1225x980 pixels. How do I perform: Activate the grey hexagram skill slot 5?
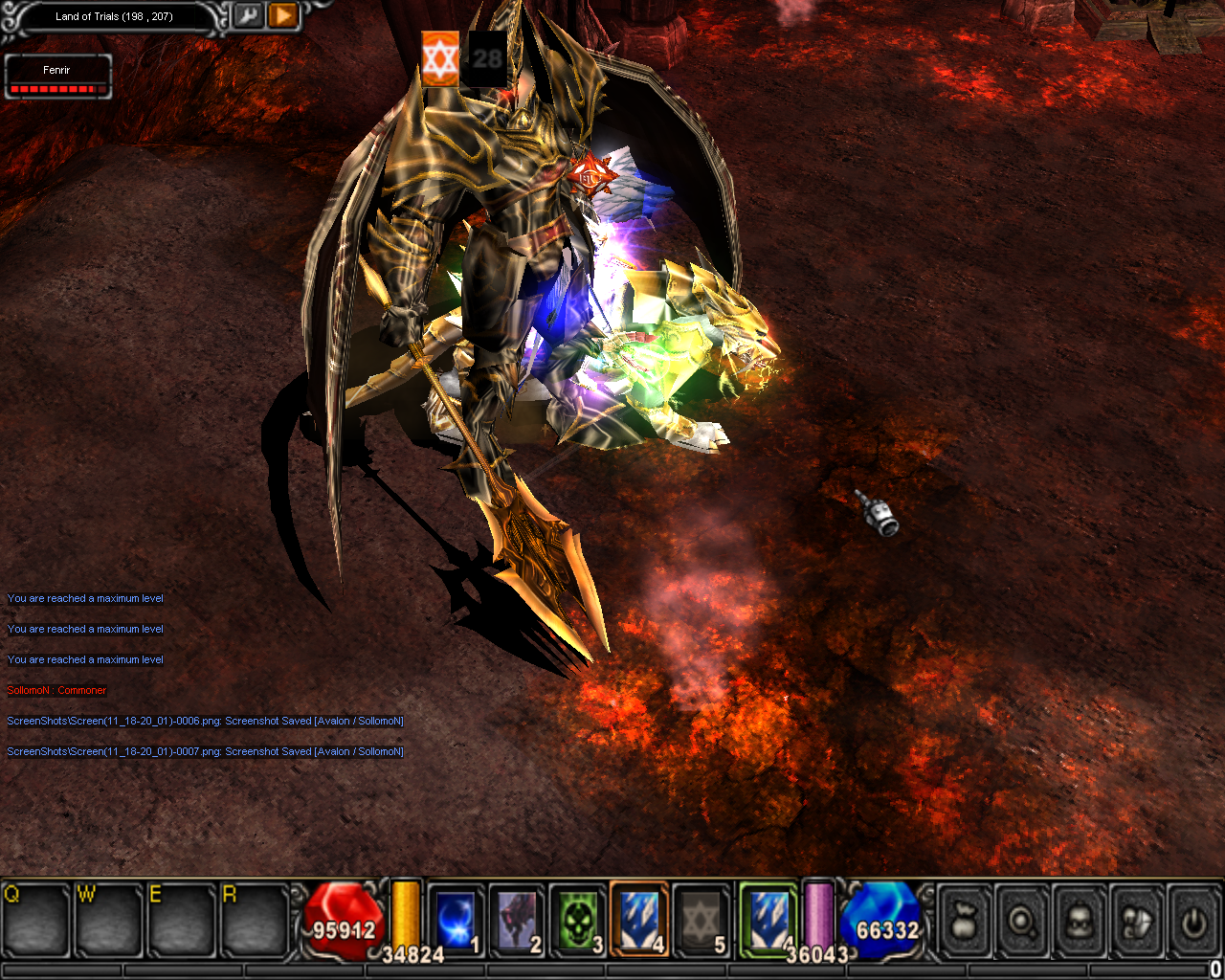[x=701, y=921]
